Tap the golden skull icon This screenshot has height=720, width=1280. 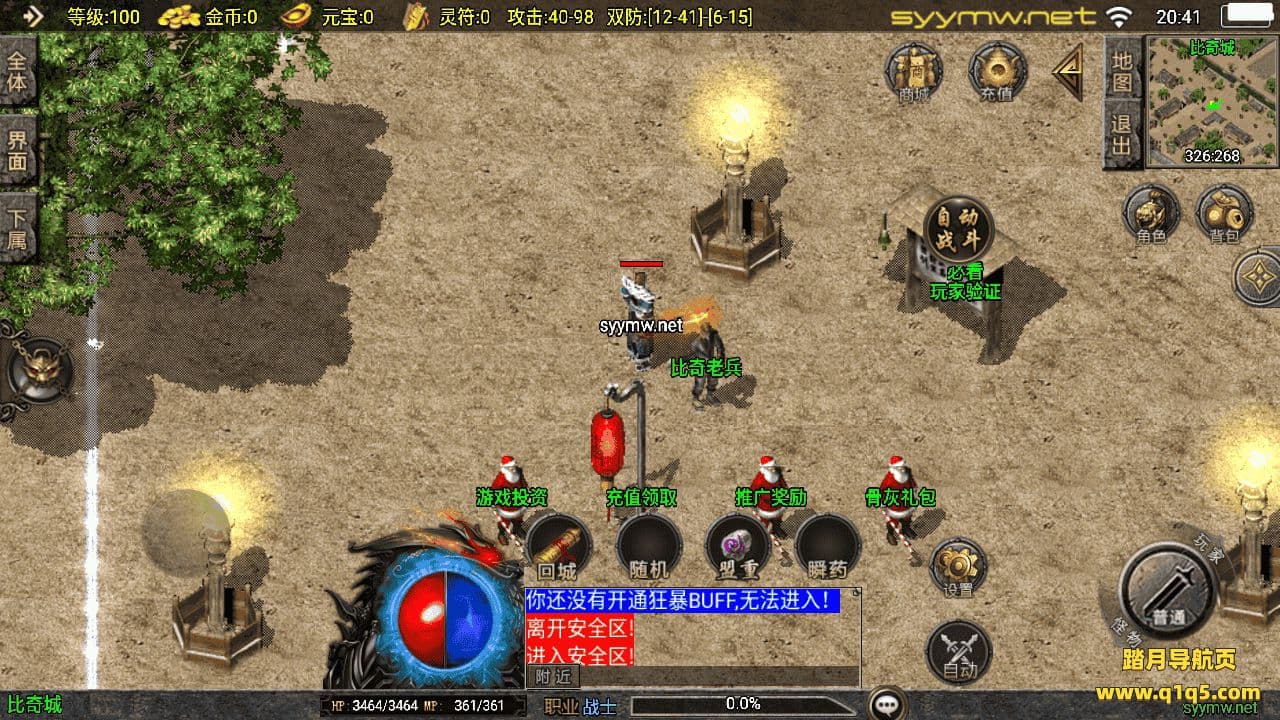[x=38, y=370]
